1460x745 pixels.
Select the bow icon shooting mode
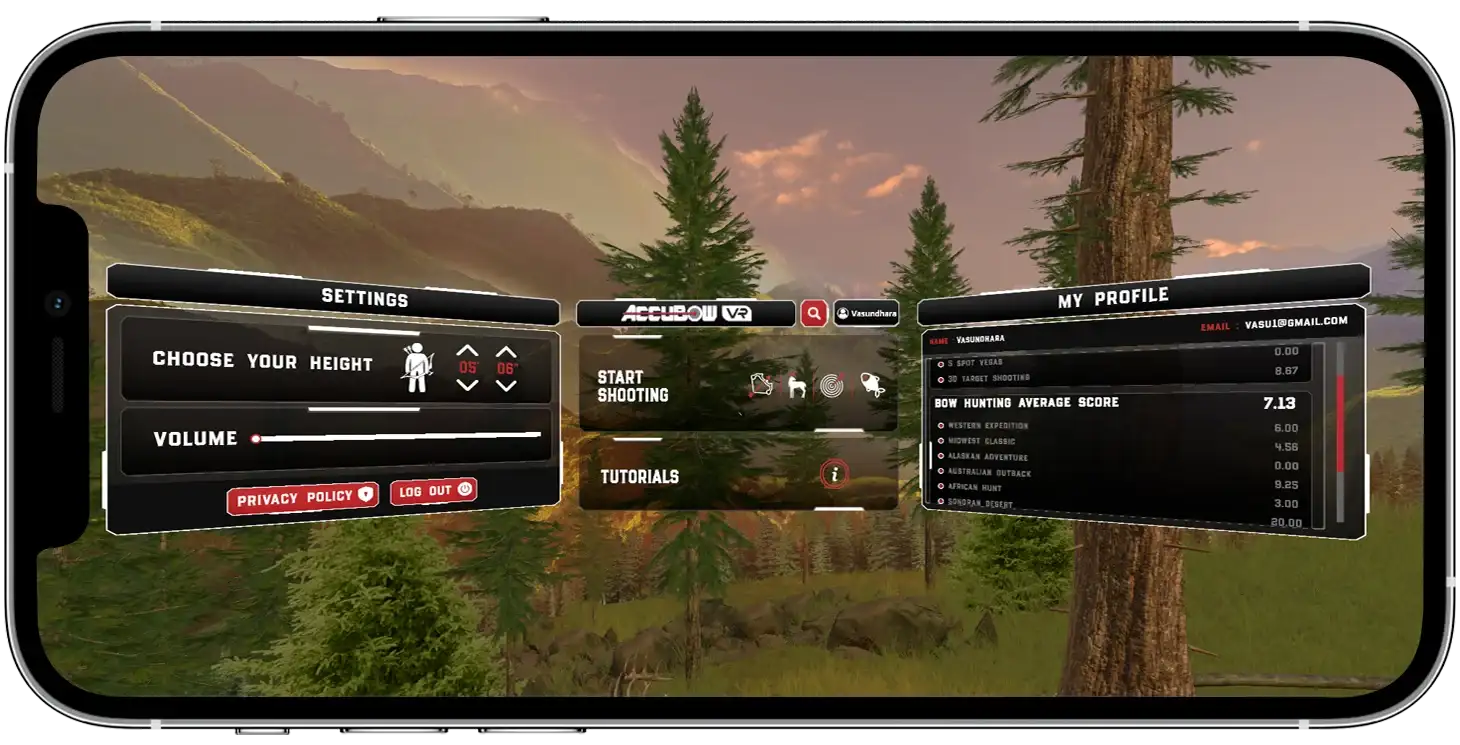pos(760,386)
